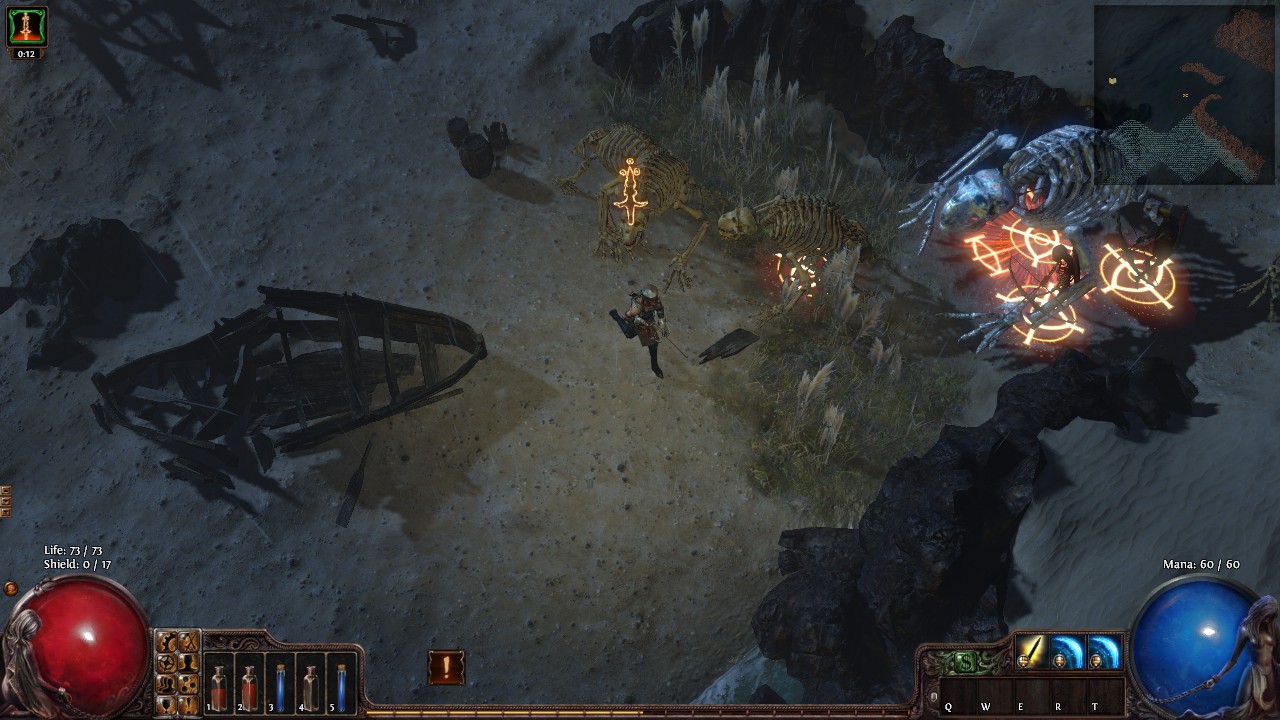Click the crossed swords menu icon
Viewport: 1280px width, 720px height.
[x=188, y=642]
